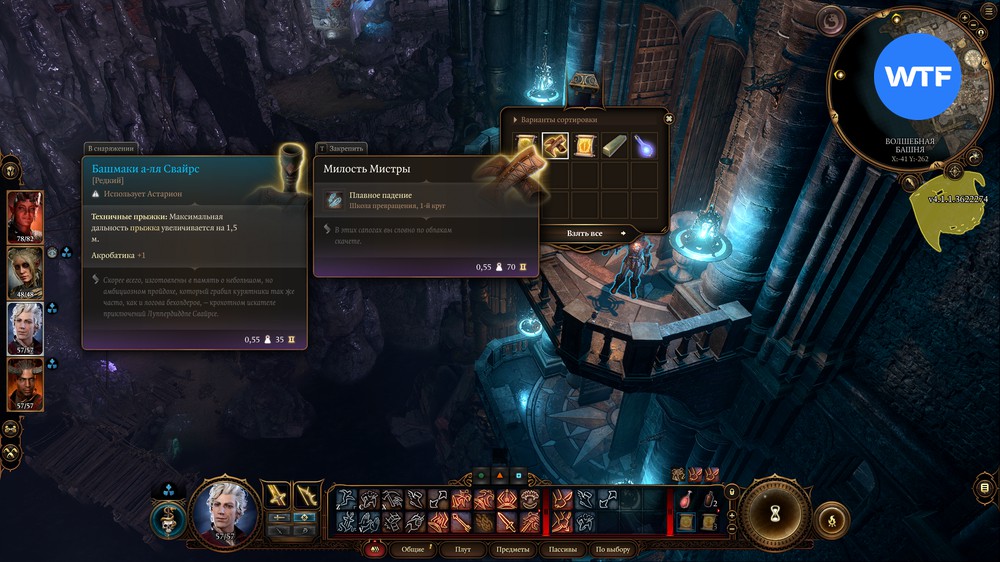This screenshot has height=562, width=1000.
Task: Click the campfire rest button
Action: coord(831,520)
